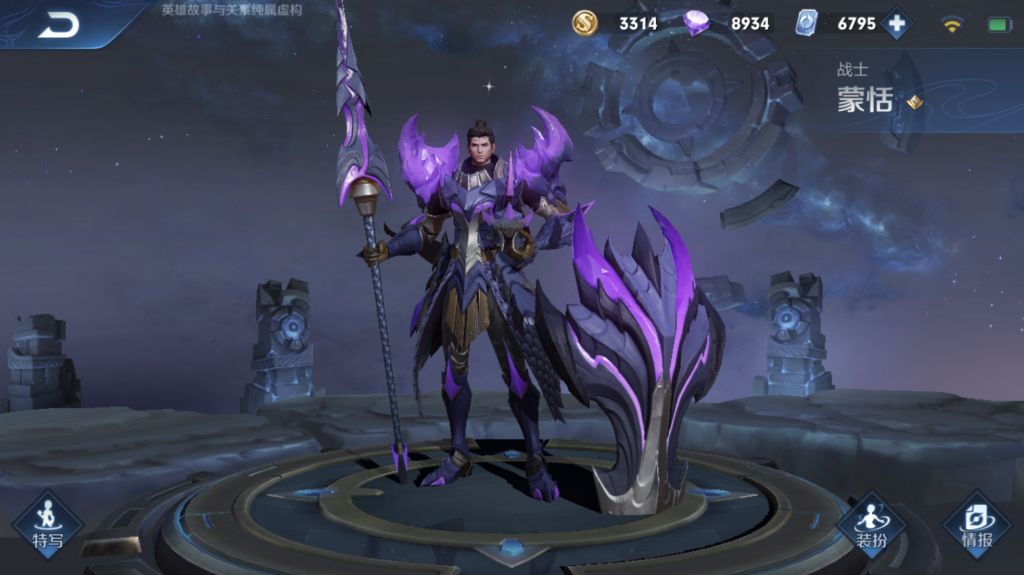Tap the blue voucher ticket icon
Viewport: 1024px width, 575px height.
(806, 23)
